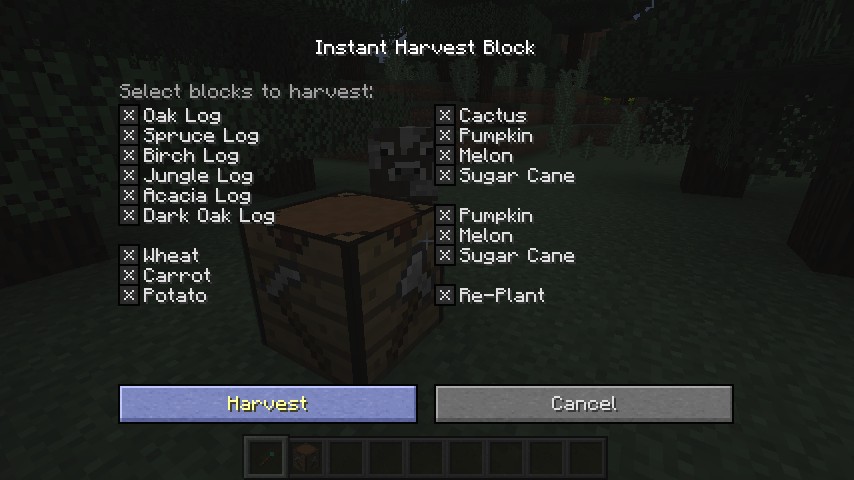854x480 pixels.
Task: Uncheck the Dark Oak Log box
Action: pyautogui.click(x=129, y=216)
